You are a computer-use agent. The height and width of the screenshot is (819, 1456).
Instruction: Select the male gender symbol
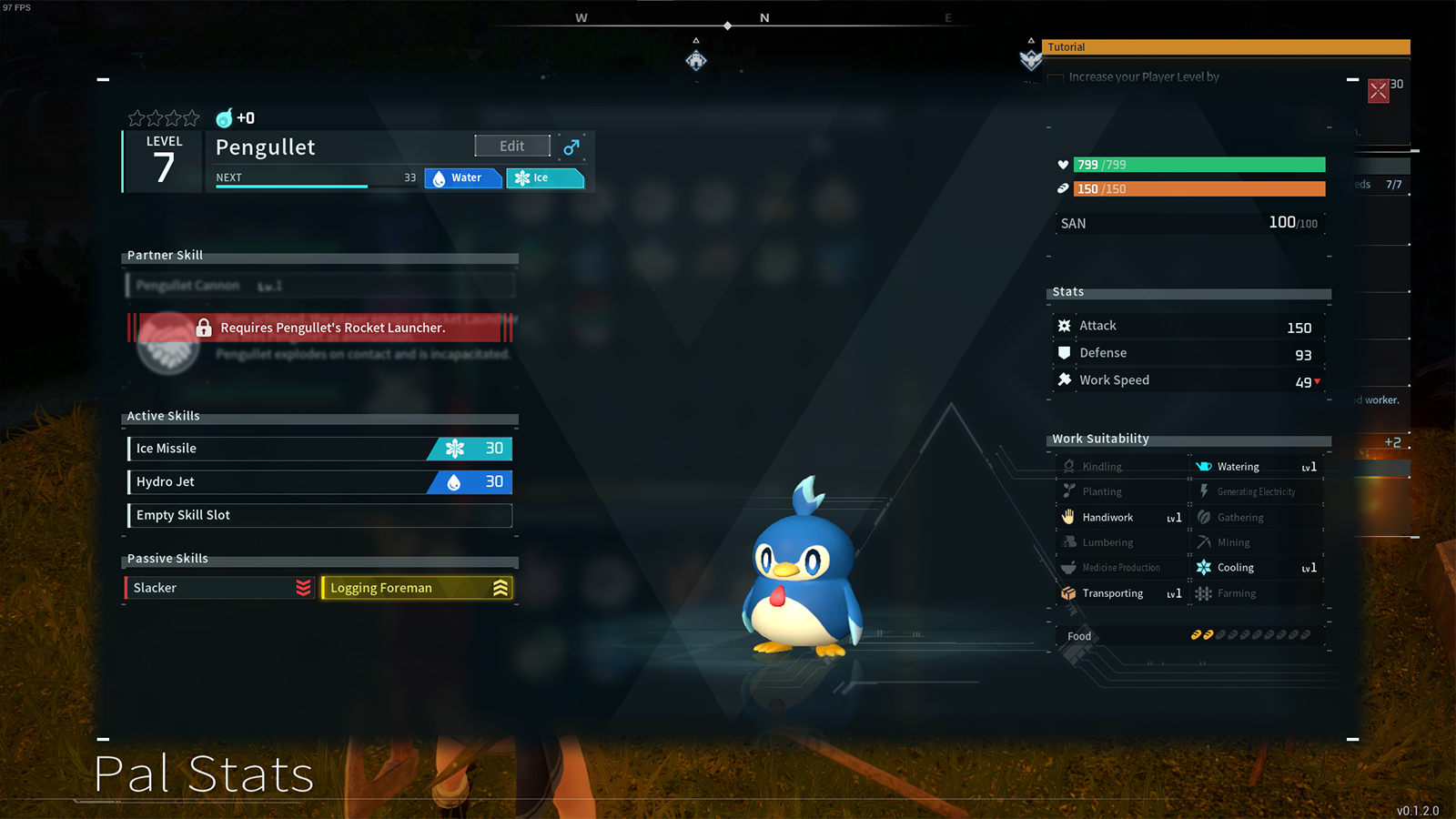point(571,146)
